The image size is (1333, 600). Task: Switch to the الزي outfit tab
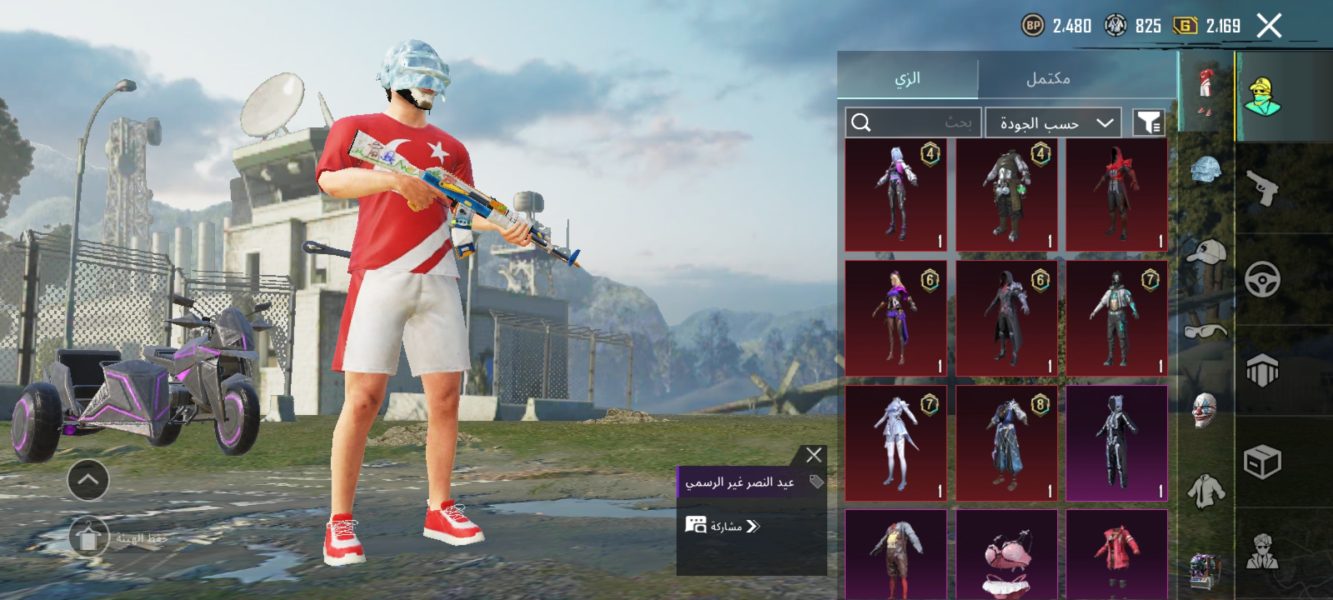(907, 78)
